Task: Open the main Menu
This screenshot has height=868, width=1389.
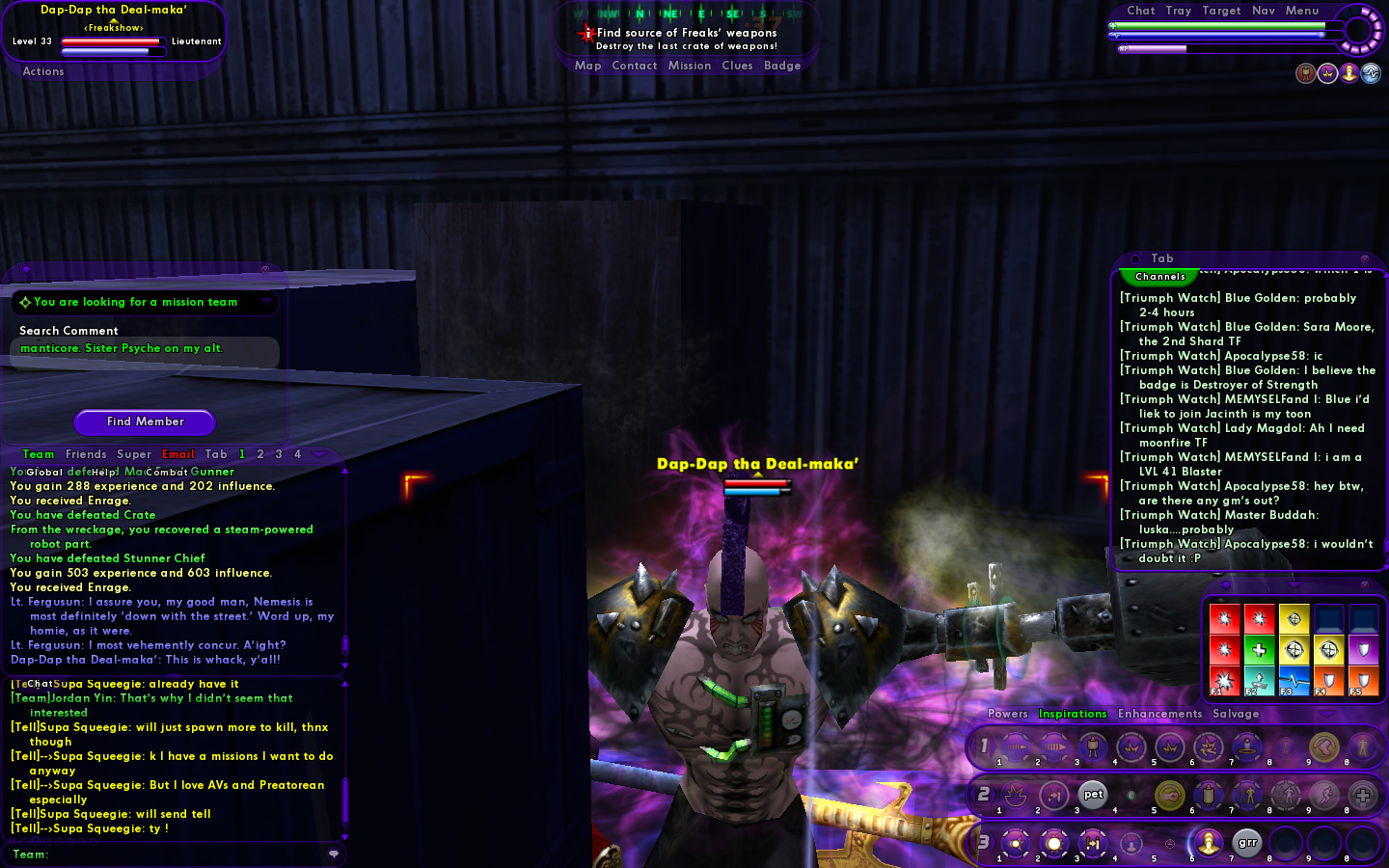Action: [1302, 11]
